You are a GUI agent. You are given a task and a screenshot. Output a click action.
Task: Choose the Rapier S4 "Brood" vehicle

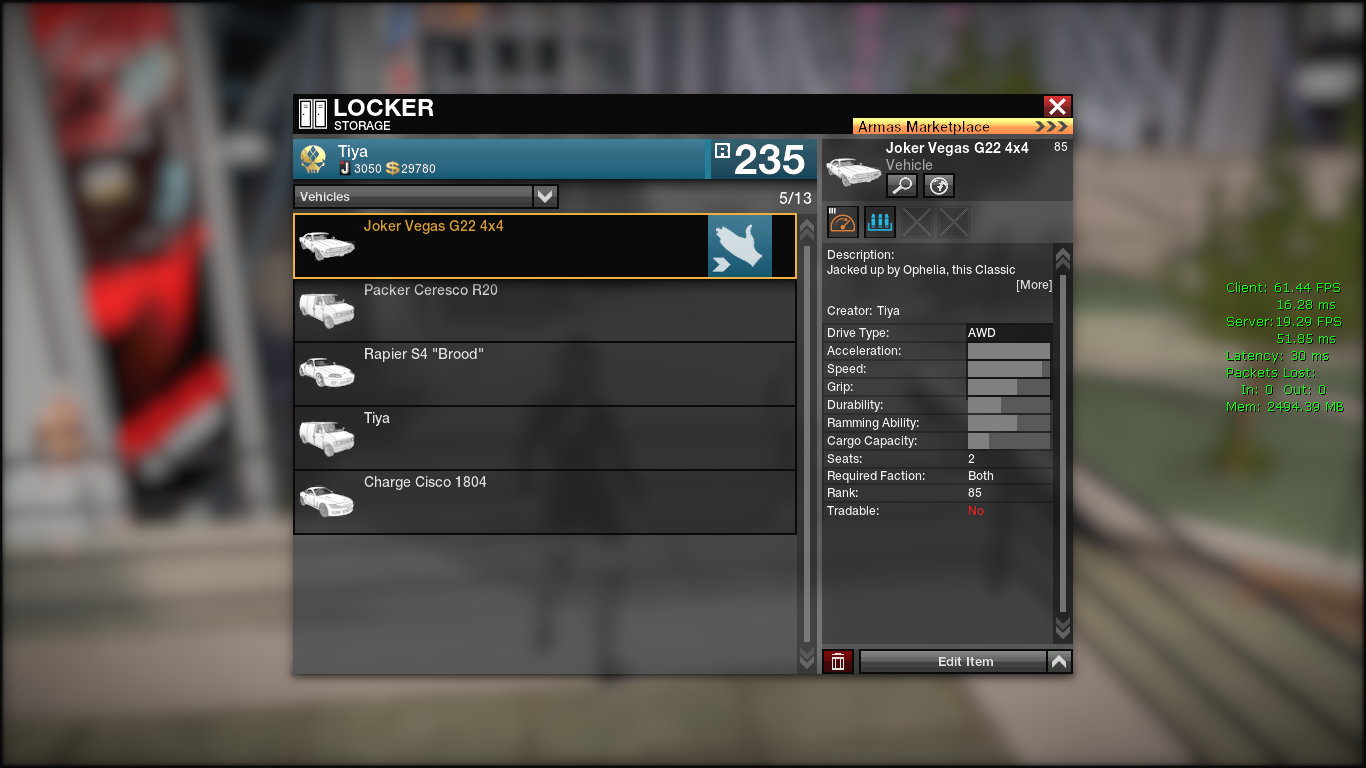pyautogui.click(x=544, y=374)
